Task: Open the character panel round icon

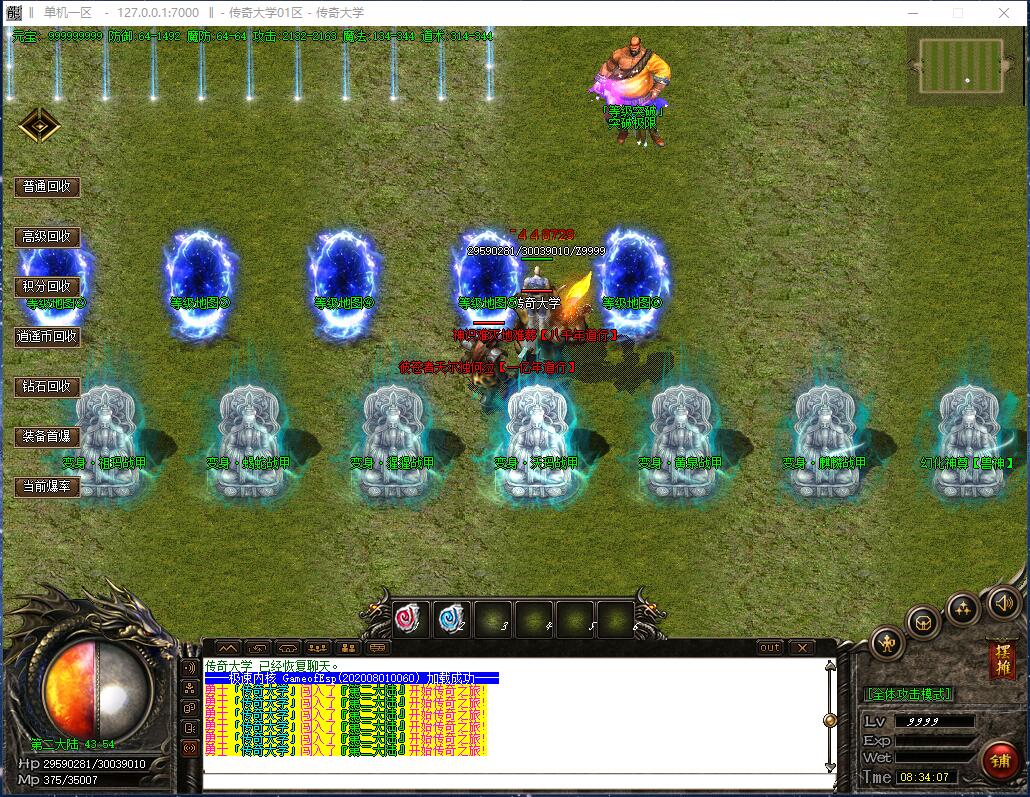Action: coord(887,643)
